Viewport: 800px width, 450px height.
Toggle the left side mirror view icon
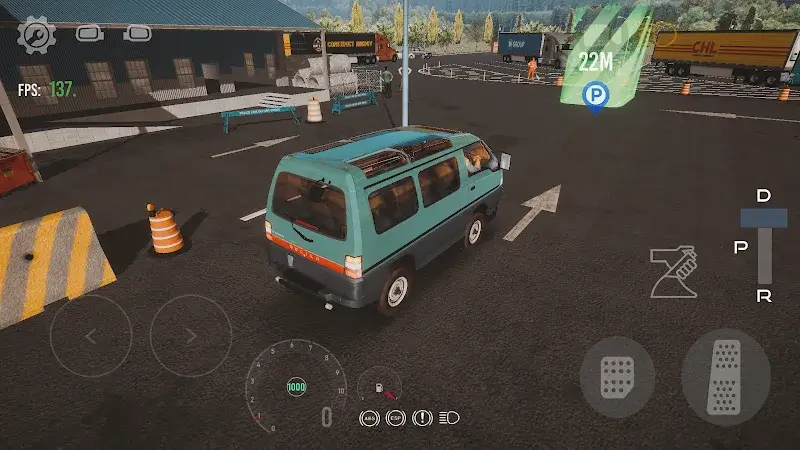click(88, 33)
